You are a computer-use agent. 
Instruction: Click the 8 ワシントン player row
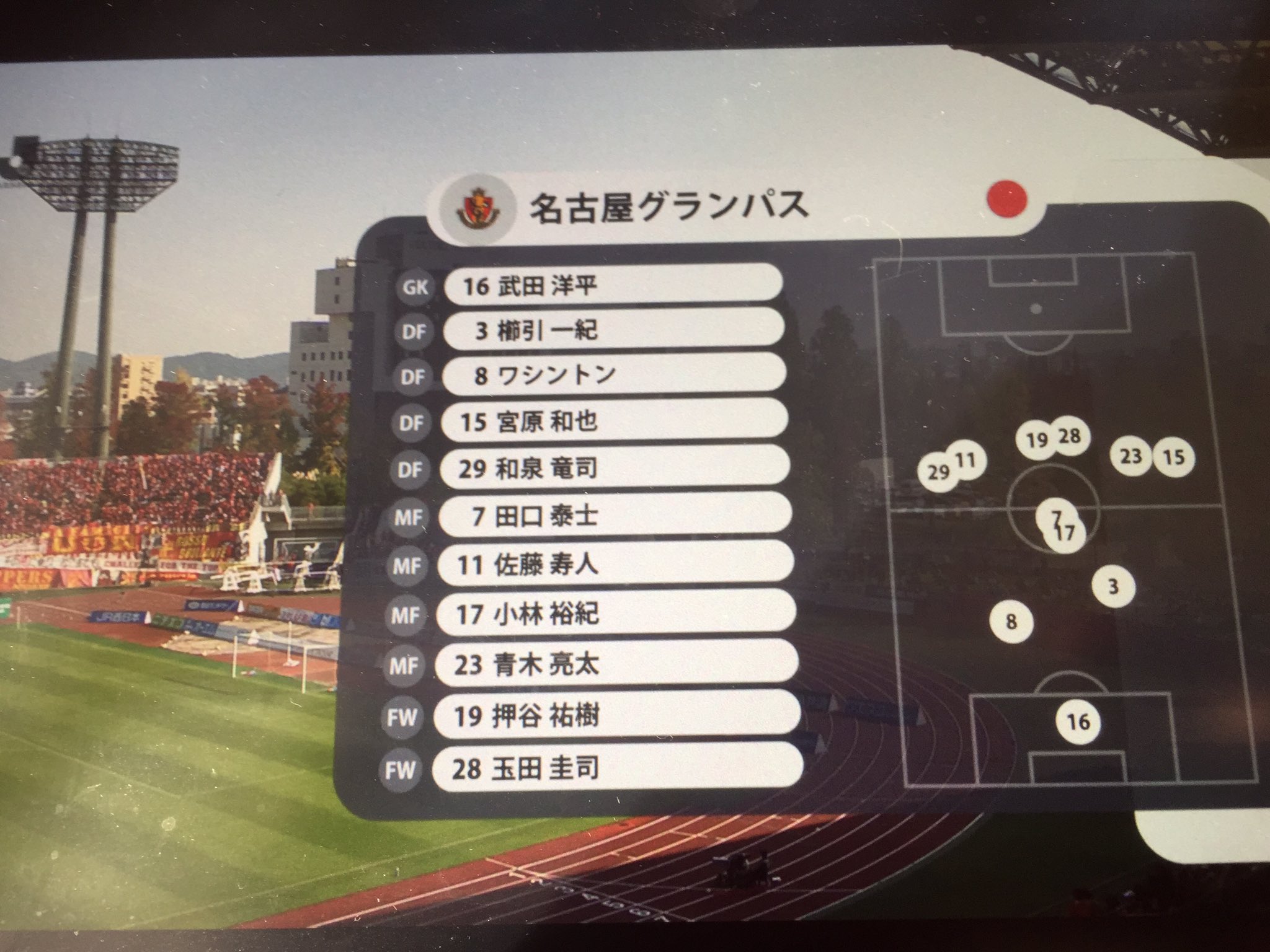614,376
